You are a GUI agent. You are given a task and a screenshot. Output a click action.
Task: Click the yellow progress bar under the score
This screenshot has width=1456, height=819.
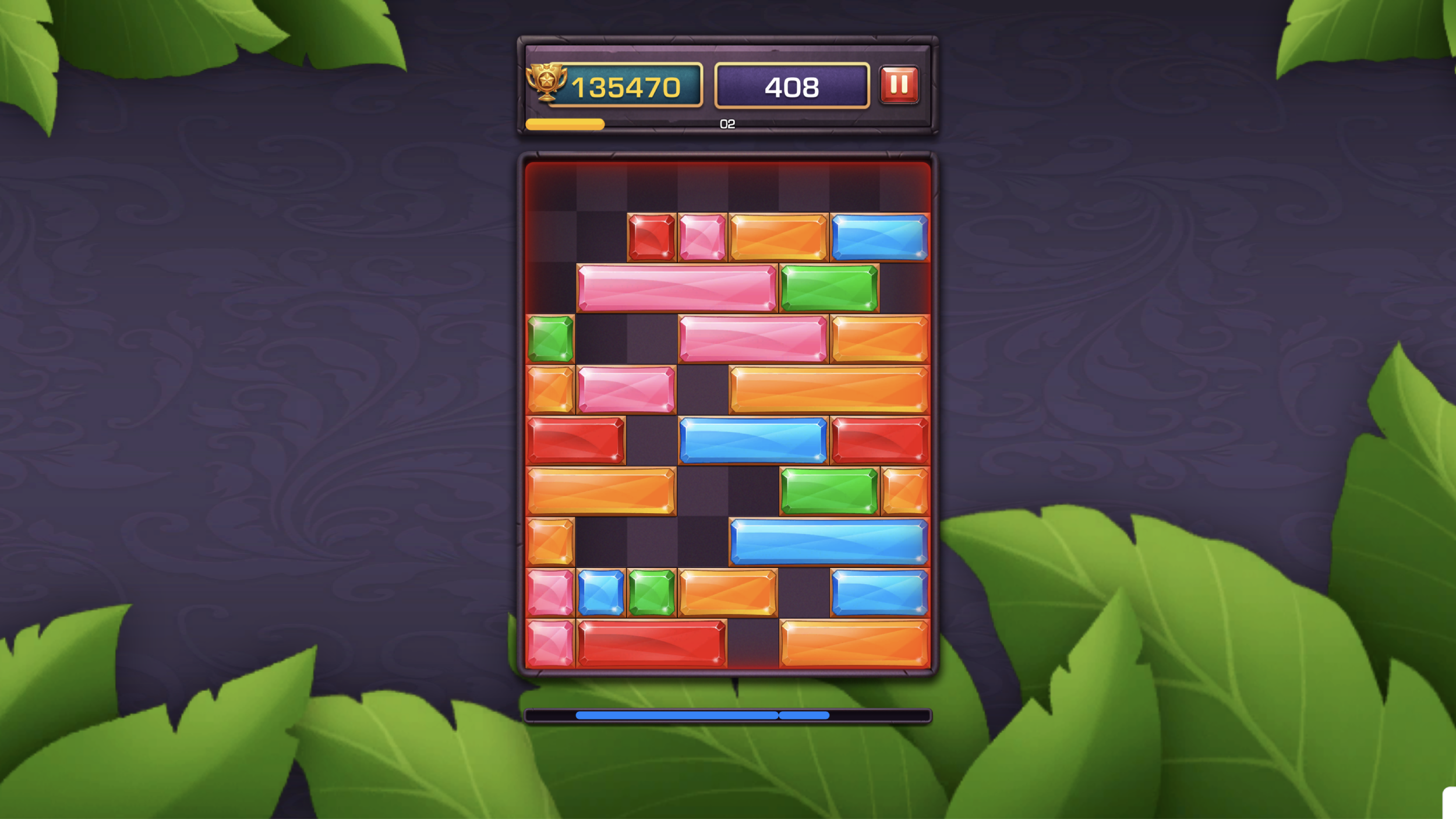(565, 123)
